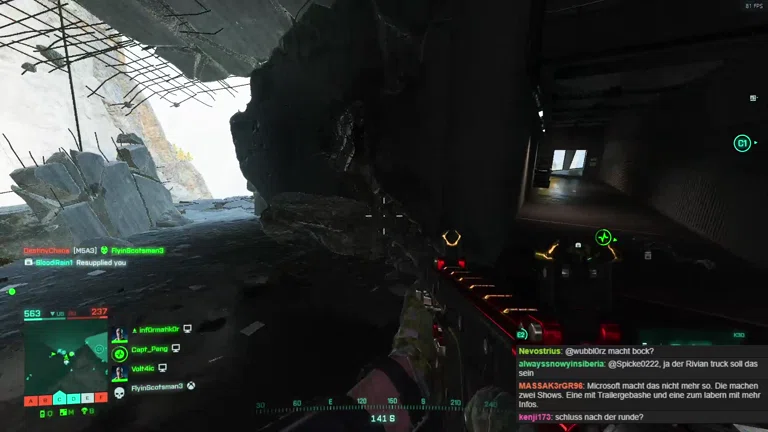
Task: Select squadmate Capt_Peng in squad list
Action: click(151, 349)
